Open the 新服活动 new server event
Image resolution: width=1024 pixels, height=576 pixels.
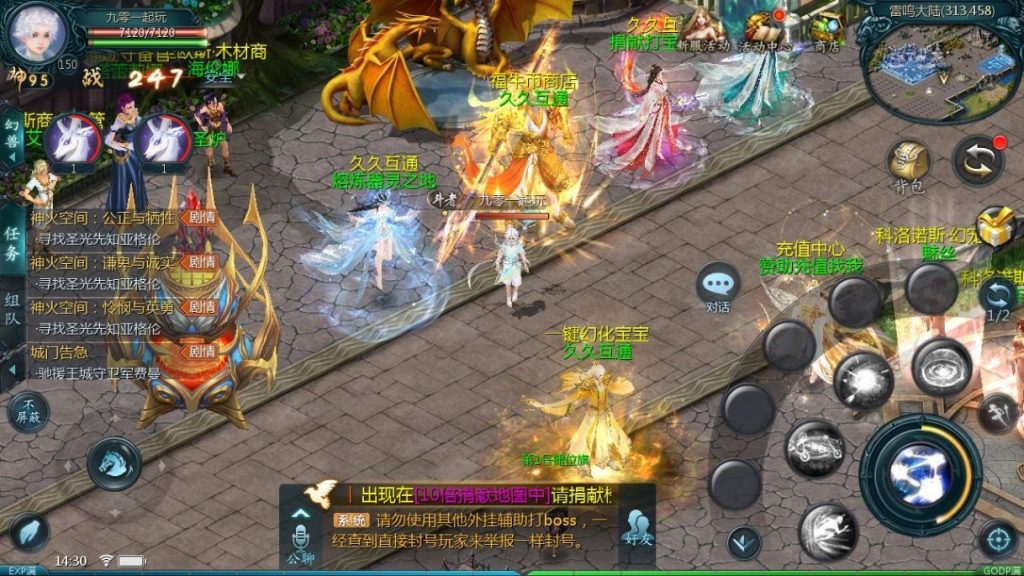point(704,28)
